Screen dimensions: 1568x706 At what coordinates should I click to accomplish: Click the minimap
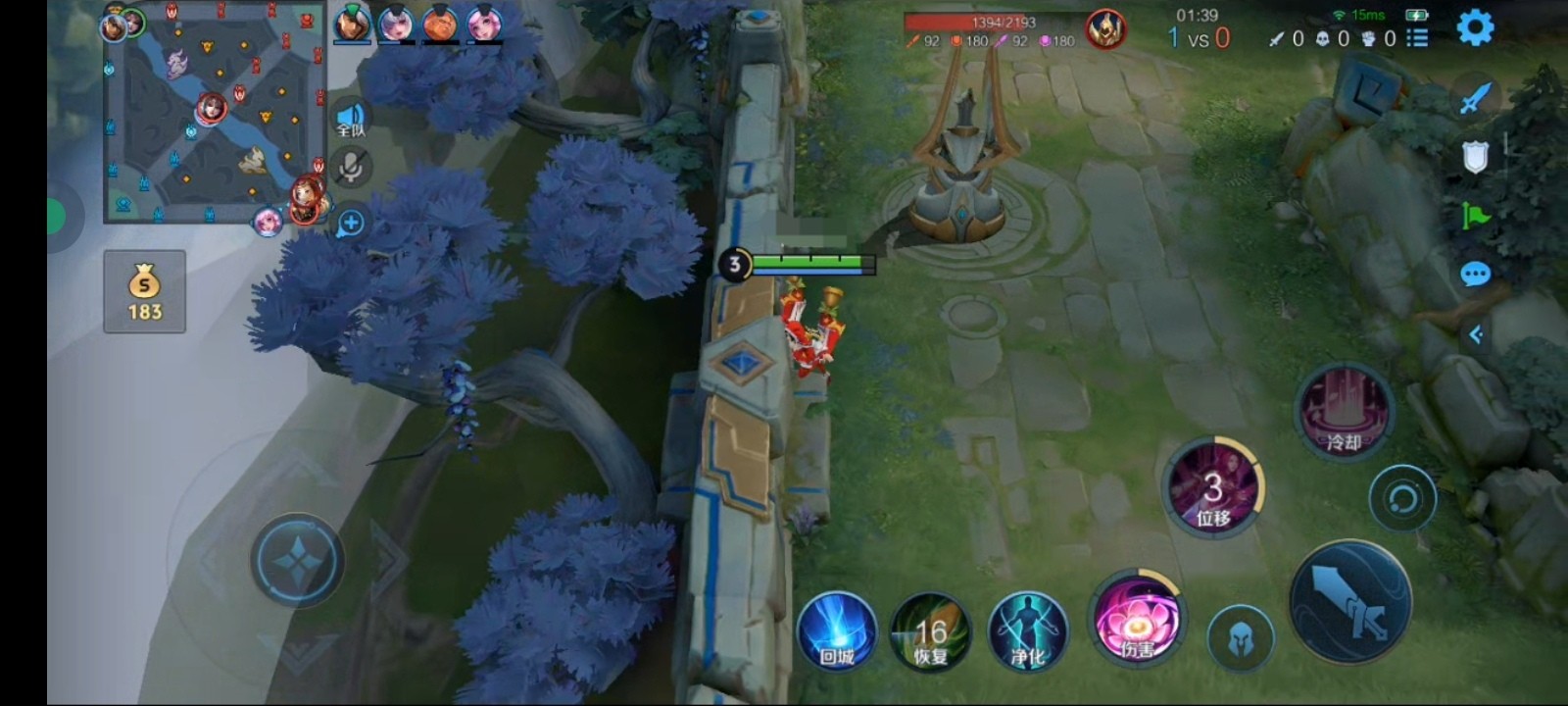click(214, 114)
